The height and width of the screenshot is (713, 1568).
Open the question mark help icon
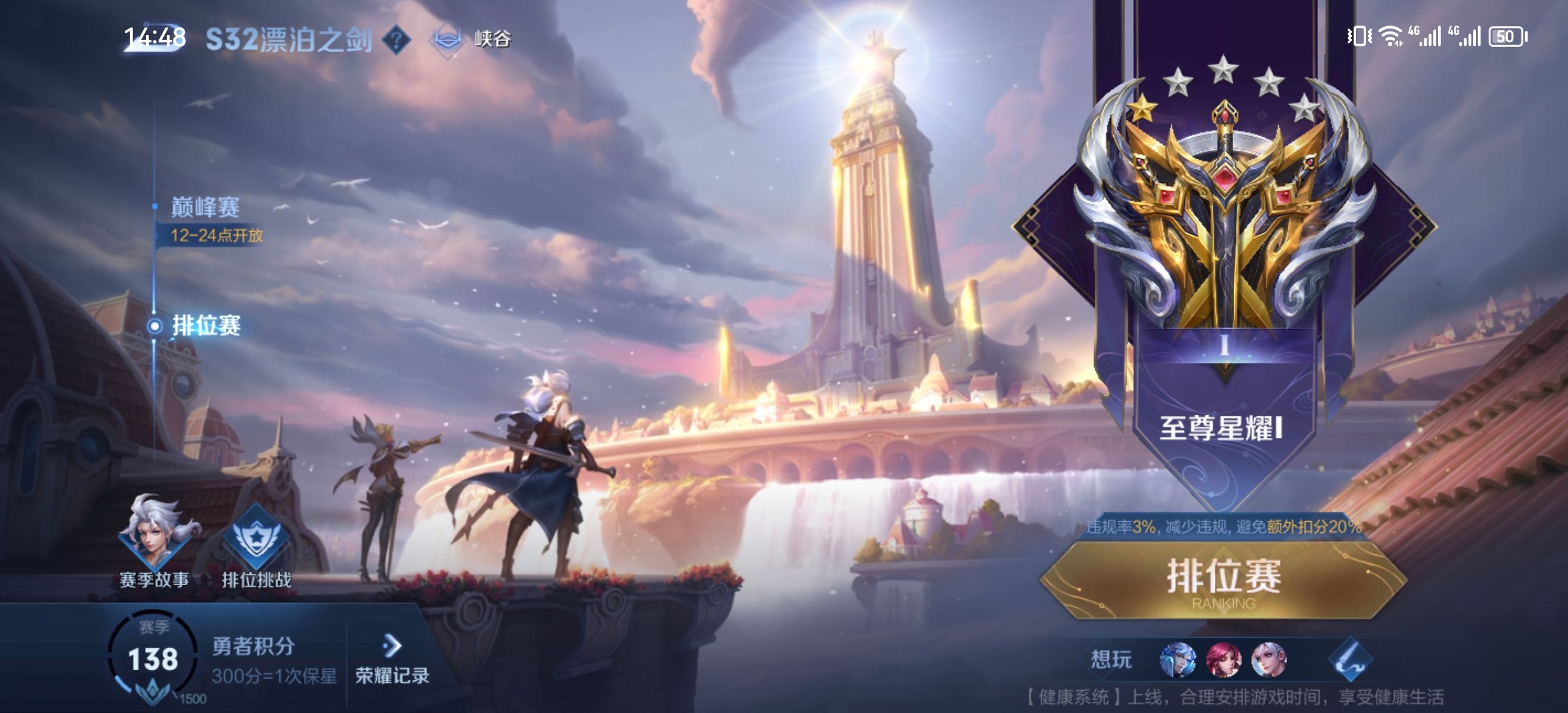coord(396,40)
